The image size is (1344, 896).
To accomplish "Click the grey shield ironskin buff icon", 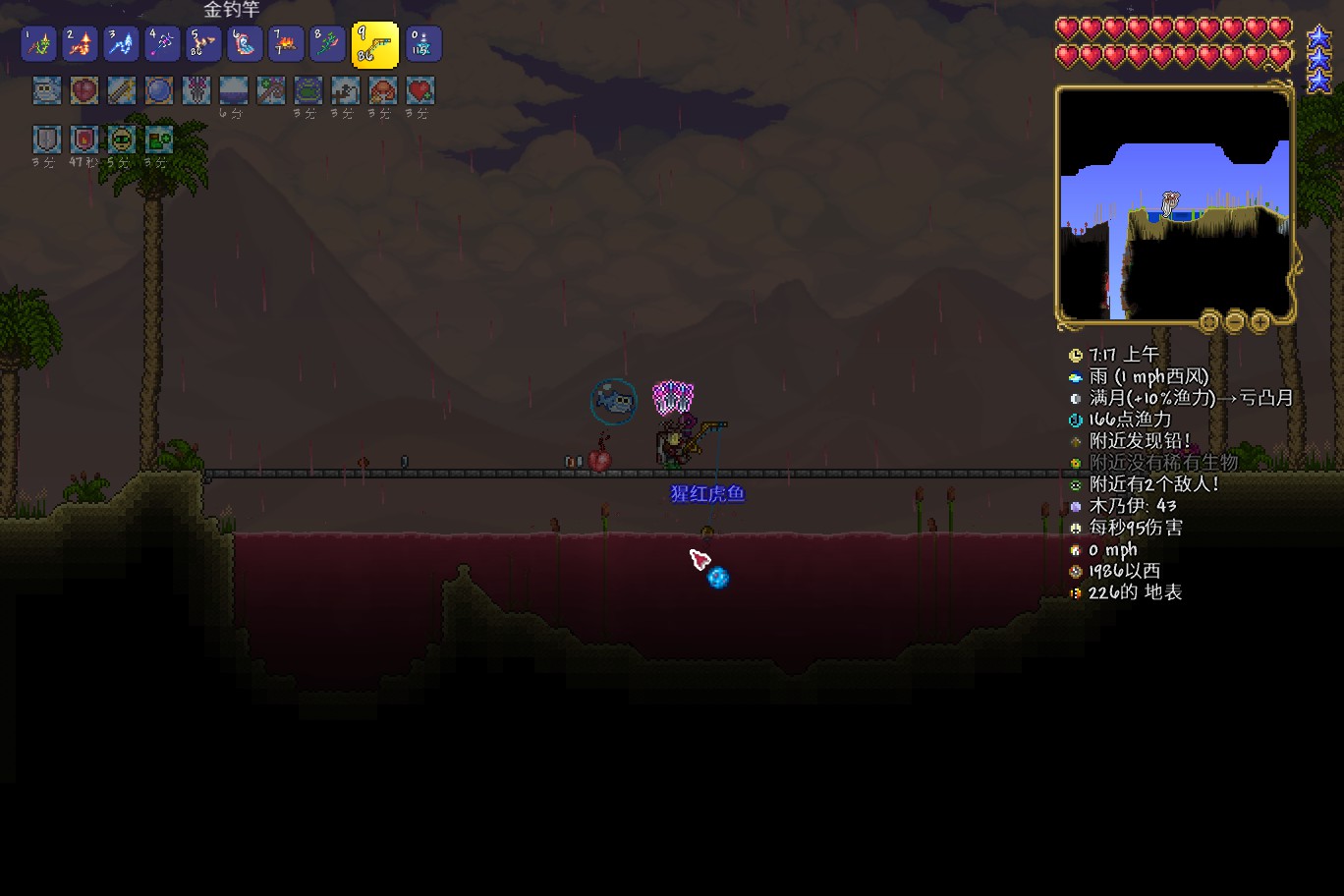I will (47, 139).
